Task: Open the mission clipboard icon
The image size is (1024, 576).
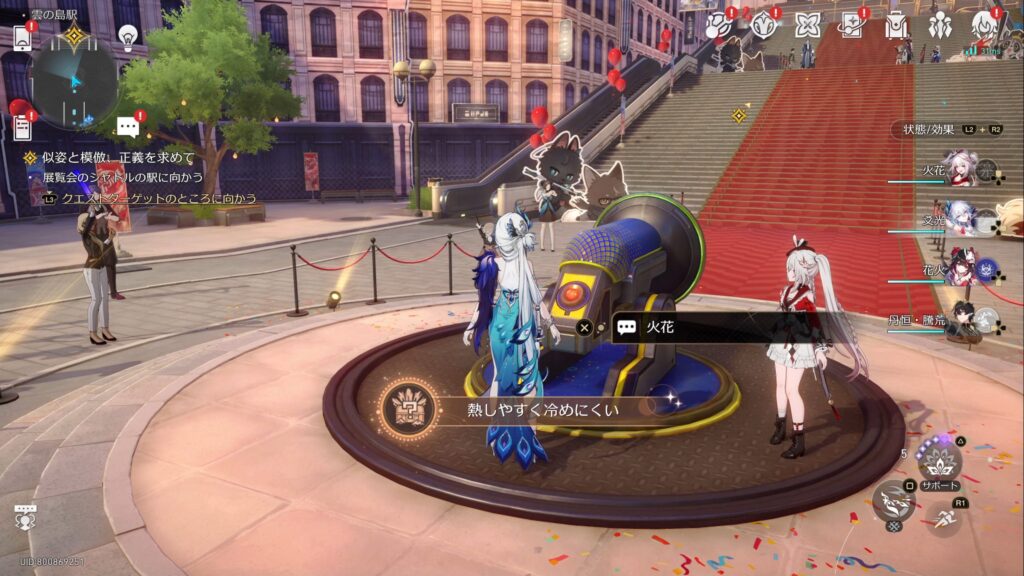Action: point(22,127)
